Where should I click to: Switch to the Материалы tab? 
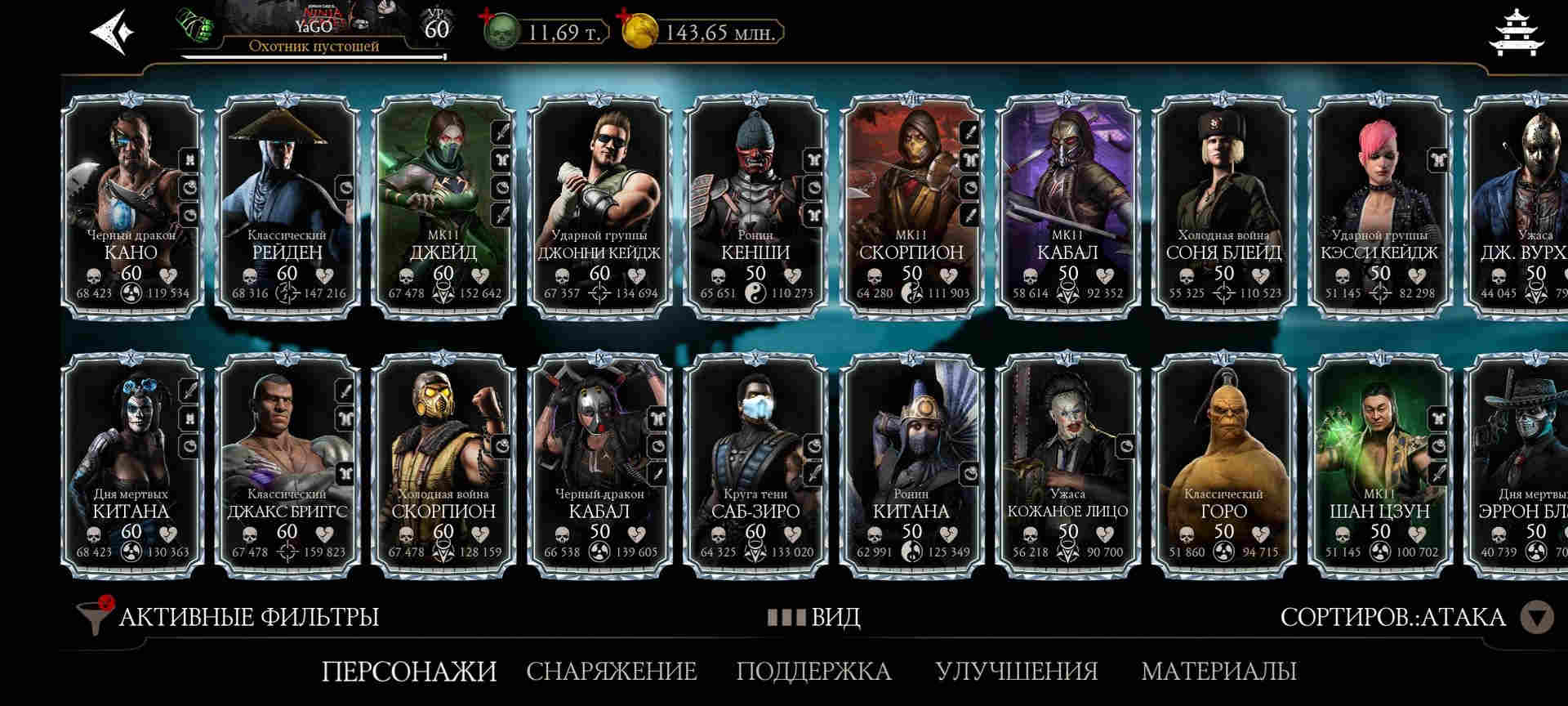(1218, 672)
